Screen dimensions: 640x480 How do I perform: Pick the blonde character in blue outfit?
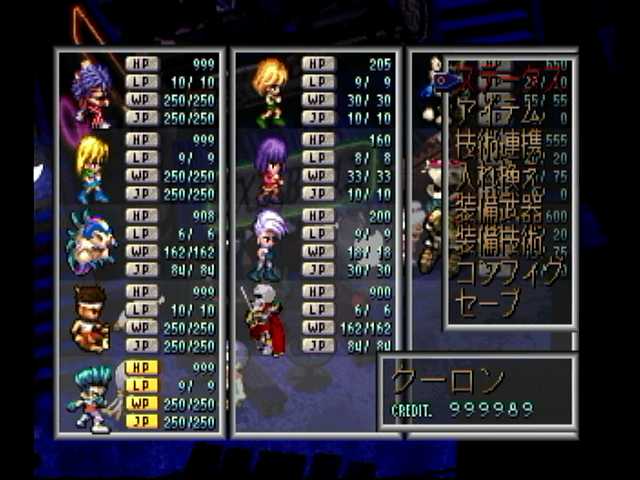pyautogui.click(x=92, y=167)
